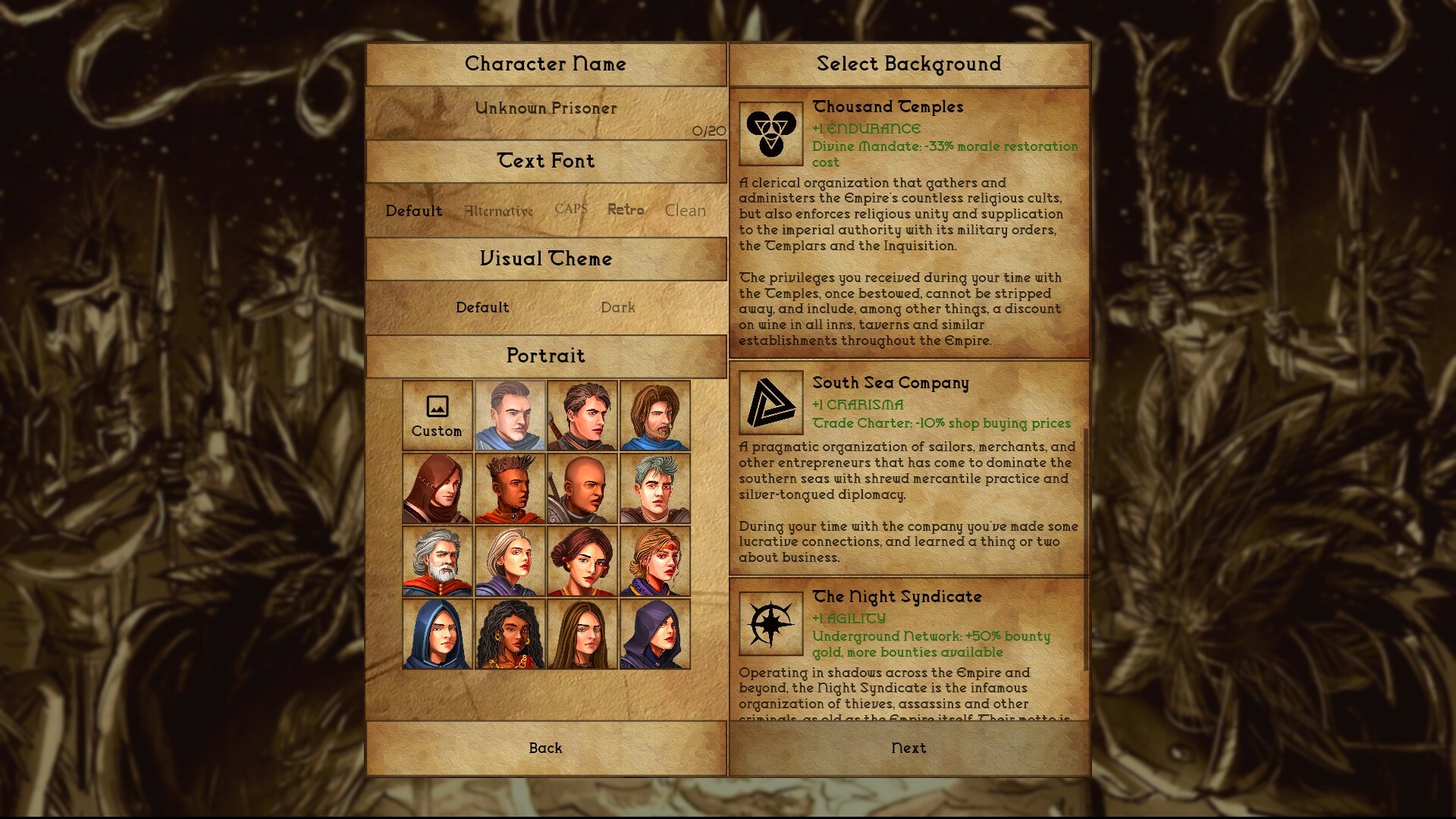Proceed using the Next button
This screenshot has height=819, width=1456.
pyautogui.click(x=908, y=748)
